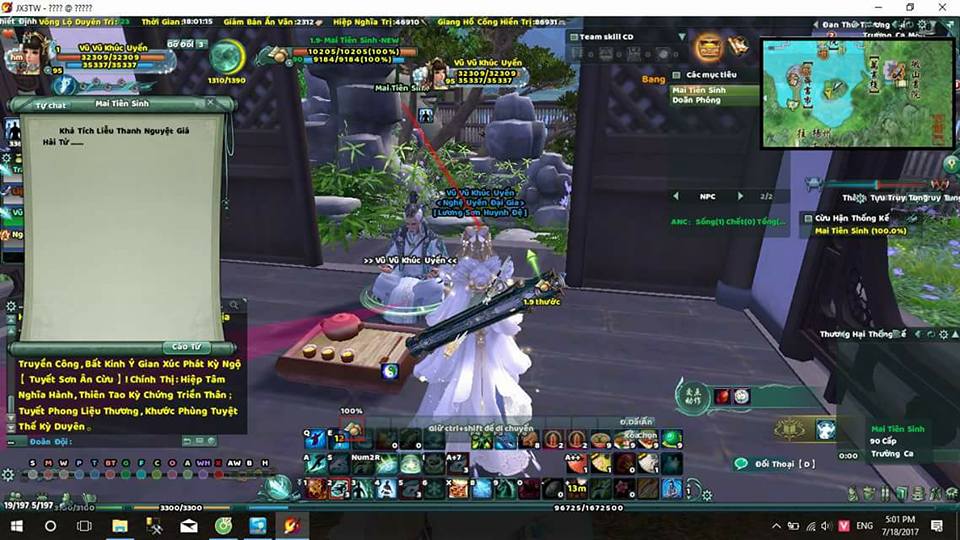This screenshot has width=960, height=540.
Task: Toggle the Cừu Hận Thống Kê checkbox
Action: [808, 218]
